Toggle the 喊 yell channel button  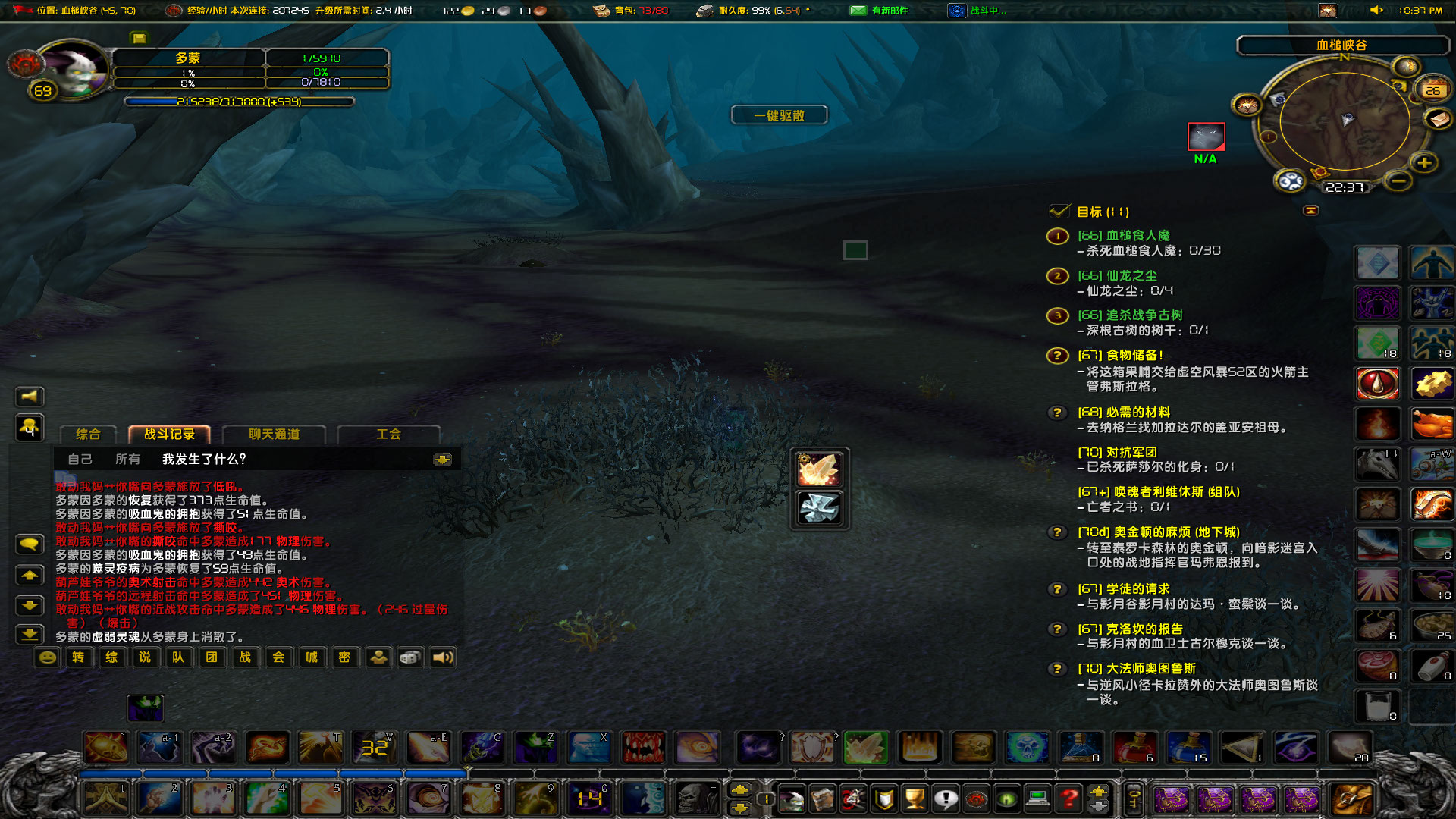pos(310,657)
